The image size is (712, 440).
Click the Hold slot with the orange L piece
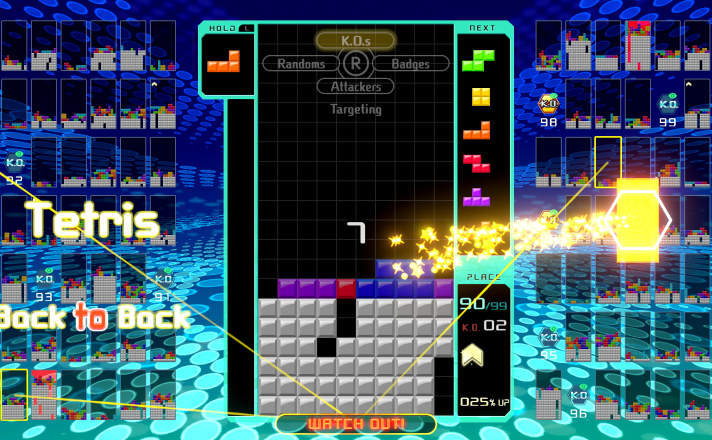pos(224,62)
